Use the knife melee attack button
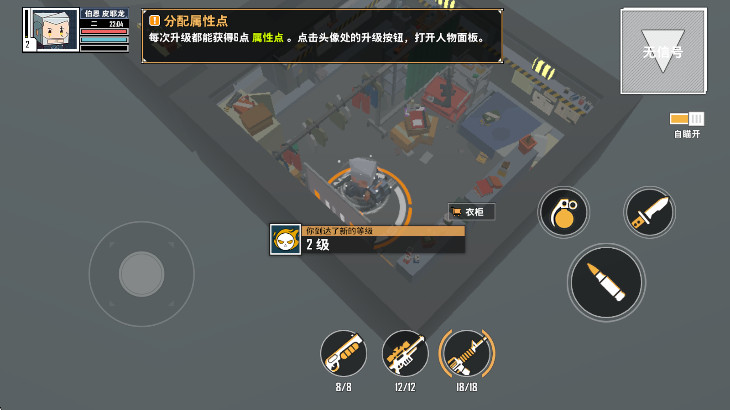730x410 pixels. [x=650, y=212]
